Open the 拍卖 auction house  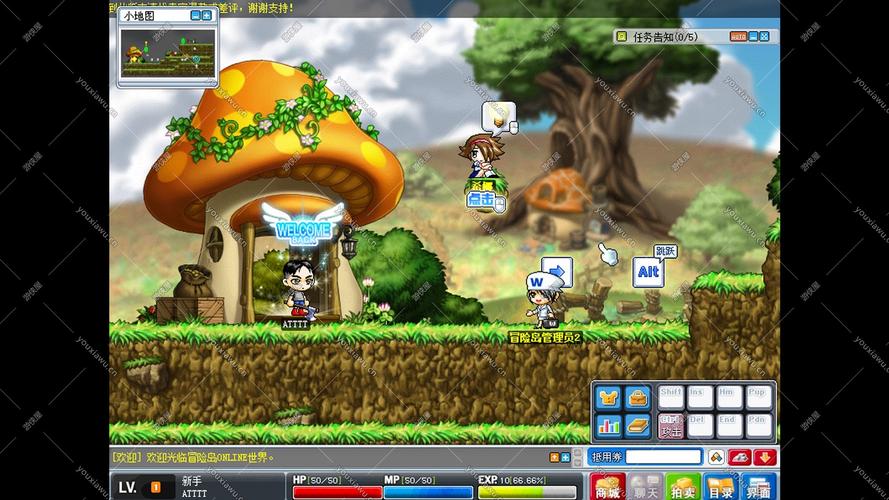click(682, 487)
